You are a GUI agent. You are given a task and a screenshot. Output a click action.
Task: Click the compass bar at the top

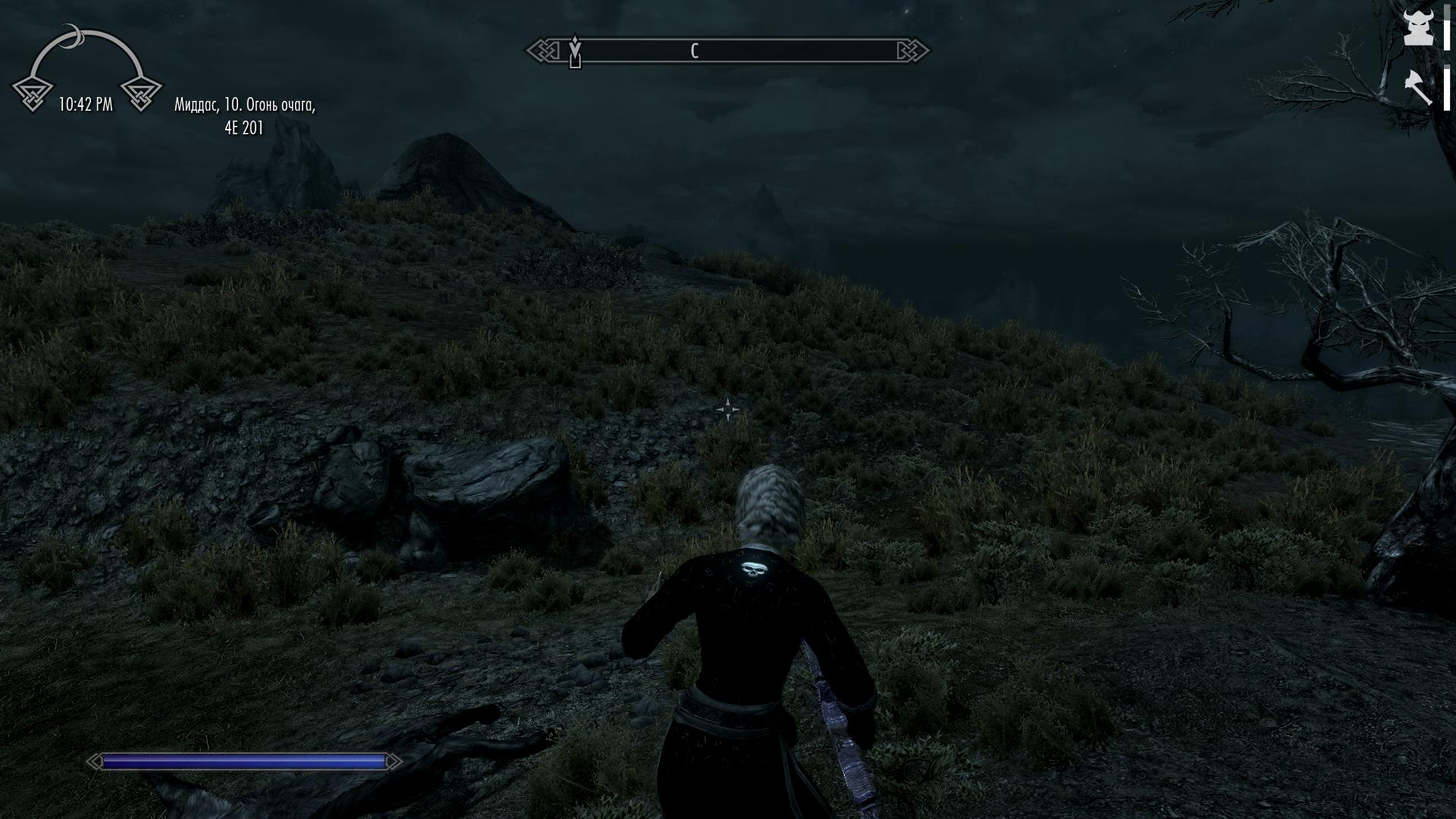(x=727, y=51)
